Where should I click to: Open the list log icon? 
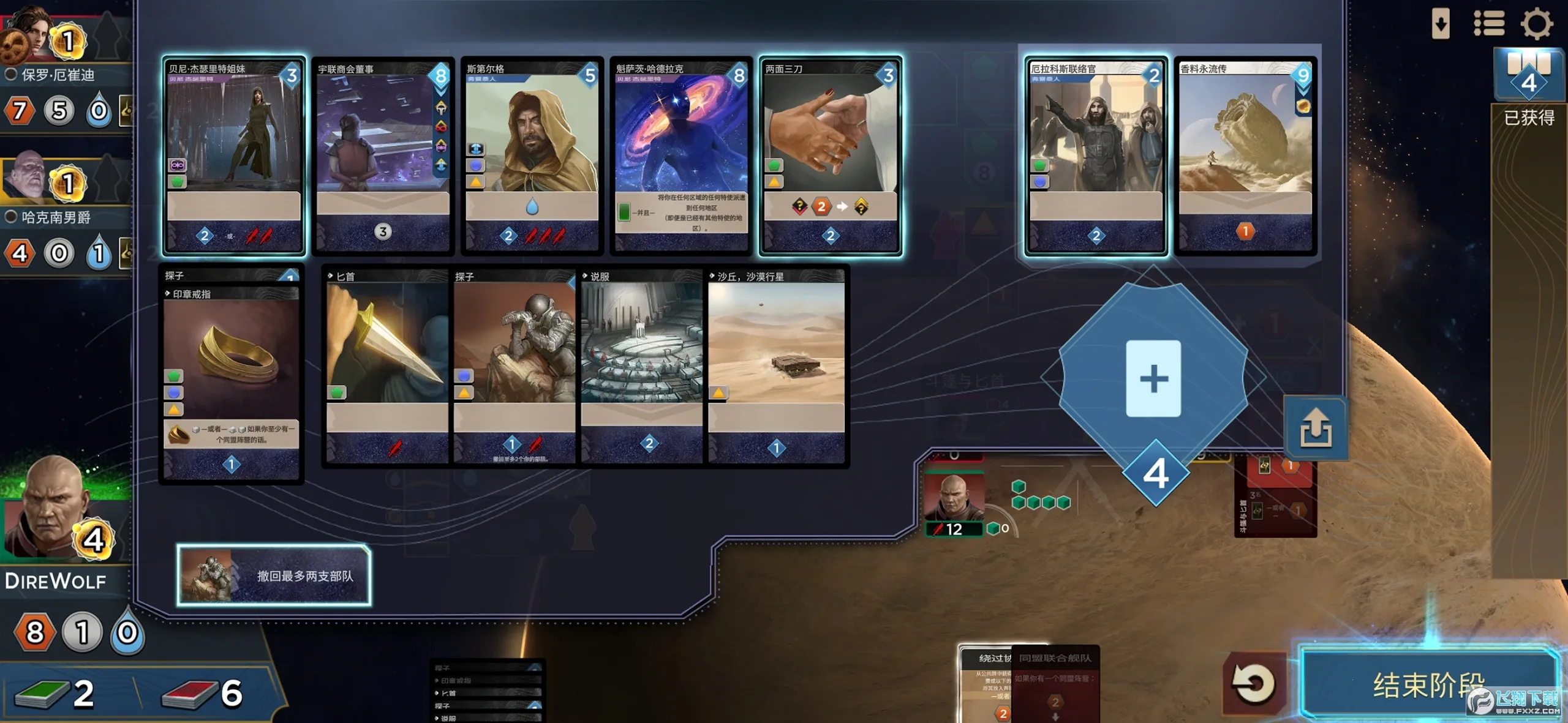click(x=1488, y=24)
